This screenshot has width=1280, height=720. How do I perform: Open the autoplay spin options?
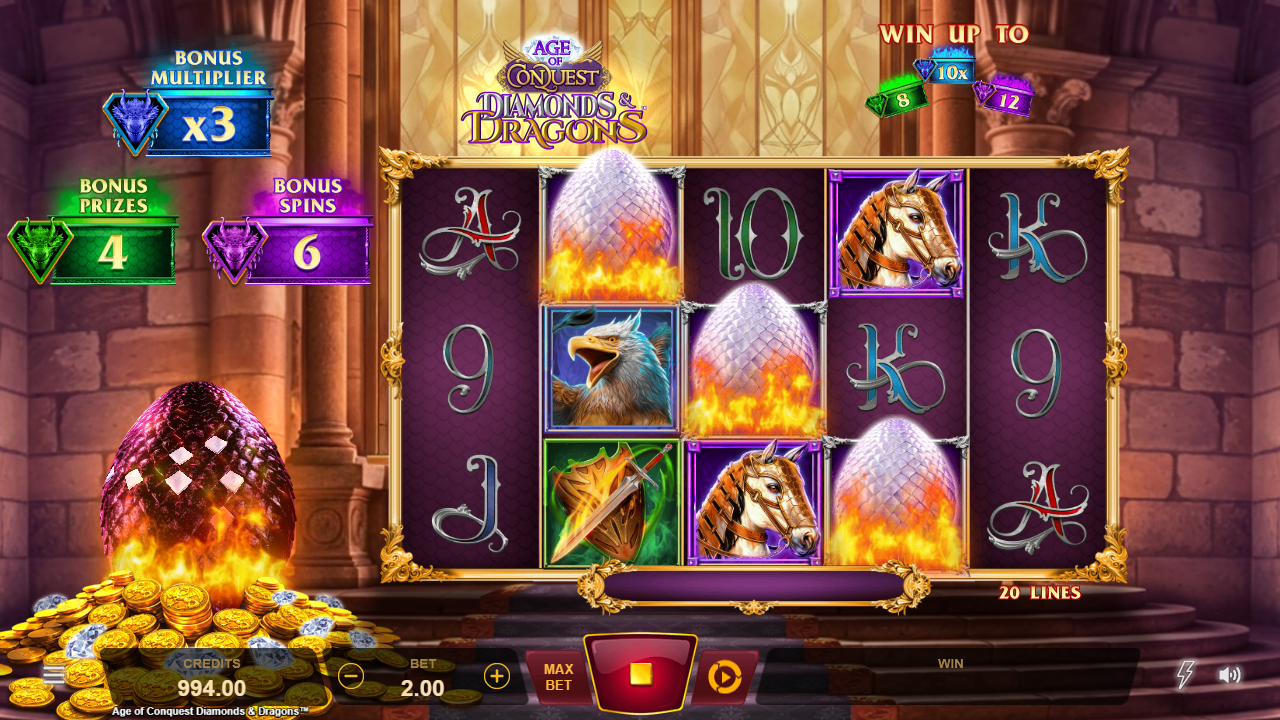tap(723, 677)
